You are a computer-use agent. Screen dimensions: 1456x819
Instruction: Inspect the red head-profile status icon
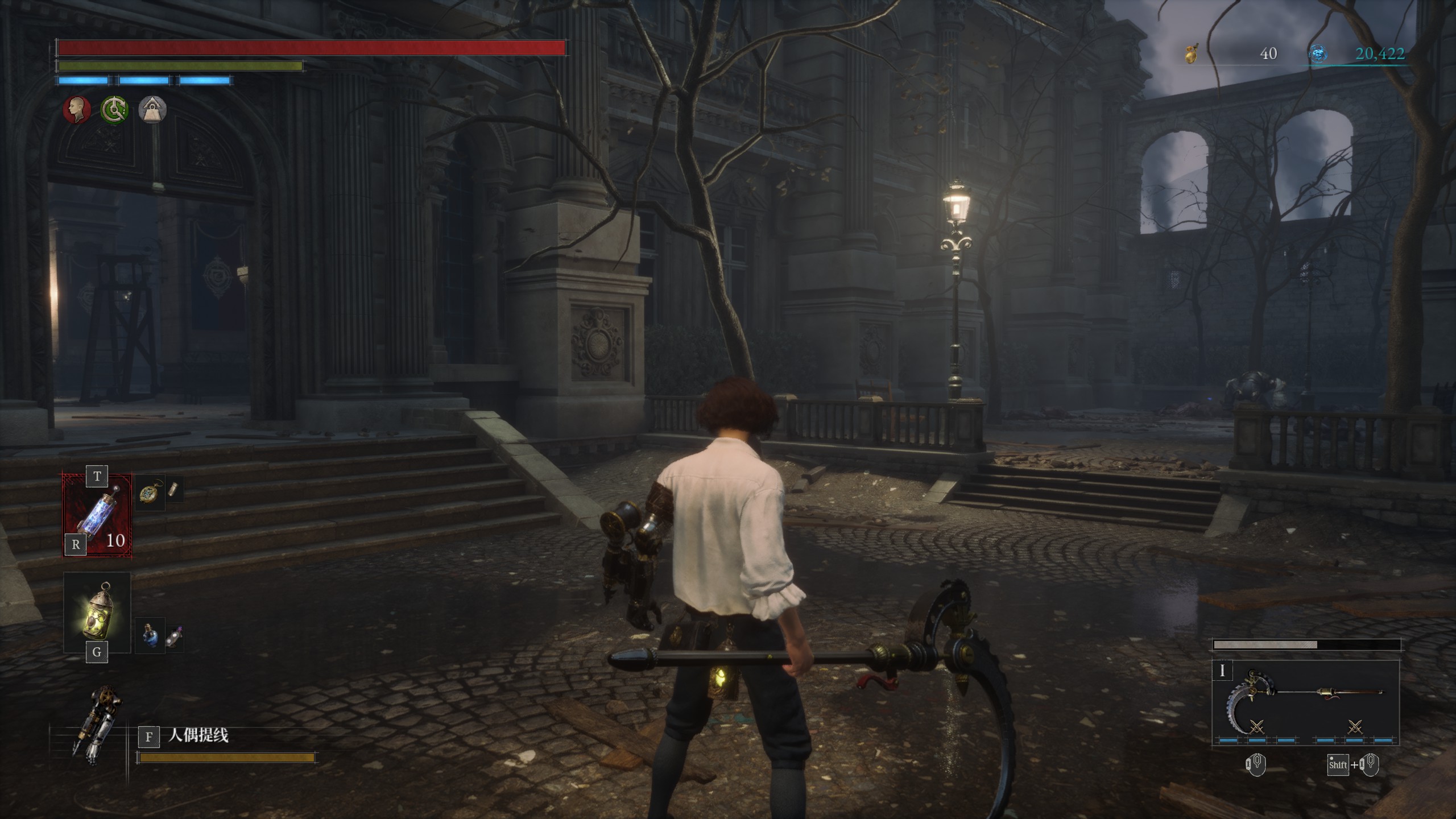(77, 109)
